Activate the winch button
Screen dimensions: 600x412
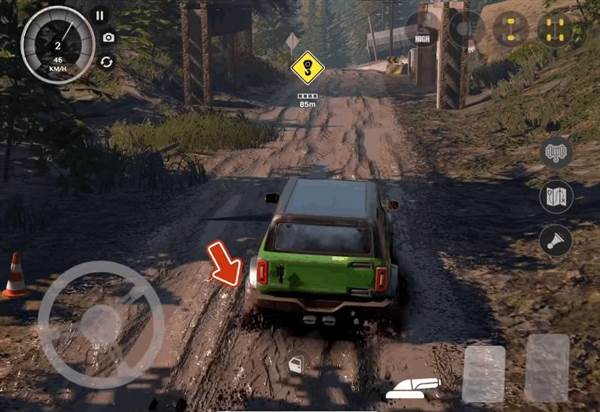pos(556,152)
